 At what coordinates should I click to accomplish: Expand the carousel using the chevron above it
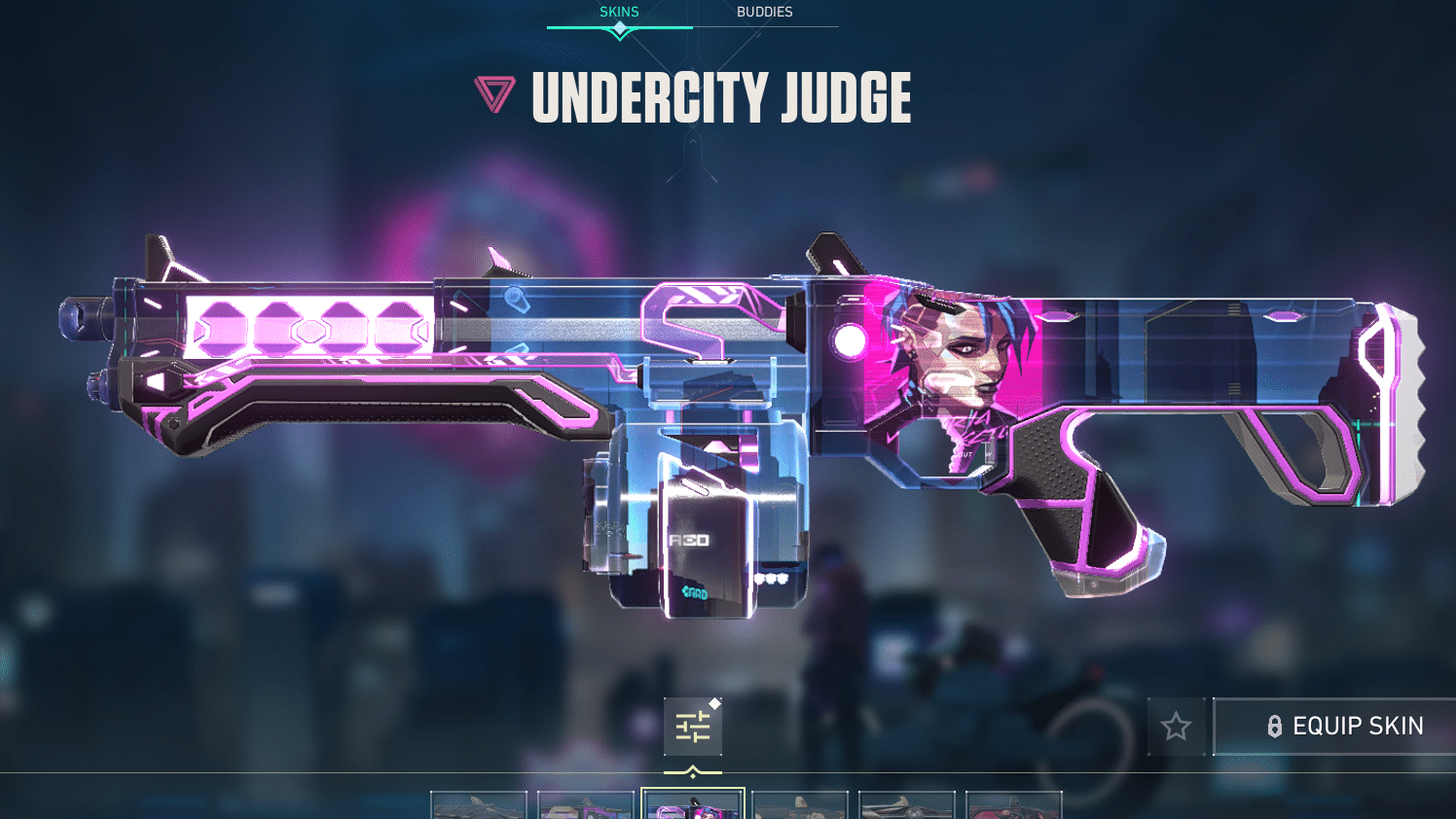tap(693, 771)
